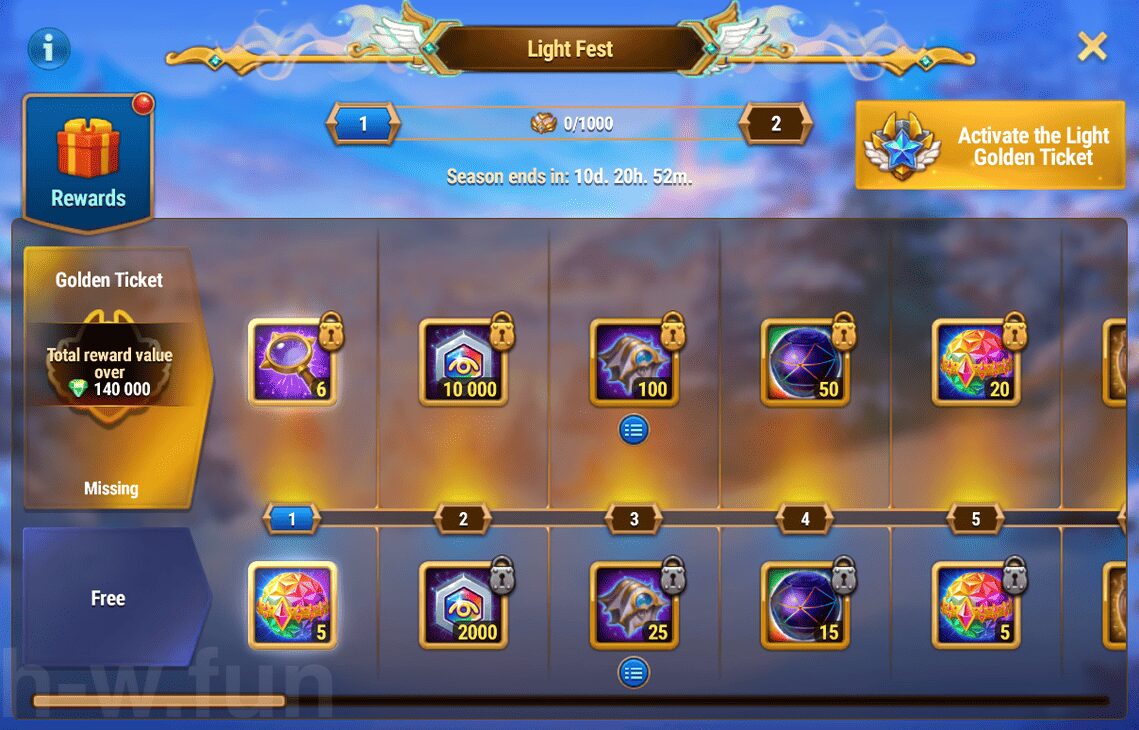This screenshot has height=730, width=1139.
Task: Select the locked free gem sphere reward
Action: tap(976, 605)
